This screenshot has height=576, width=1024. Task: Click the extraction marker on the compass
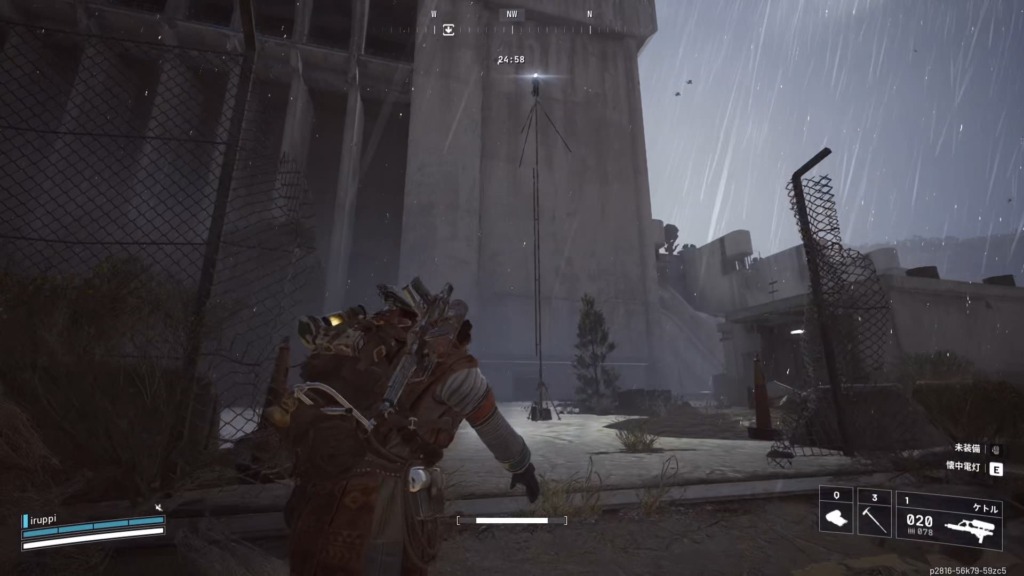tap(449, 30)
